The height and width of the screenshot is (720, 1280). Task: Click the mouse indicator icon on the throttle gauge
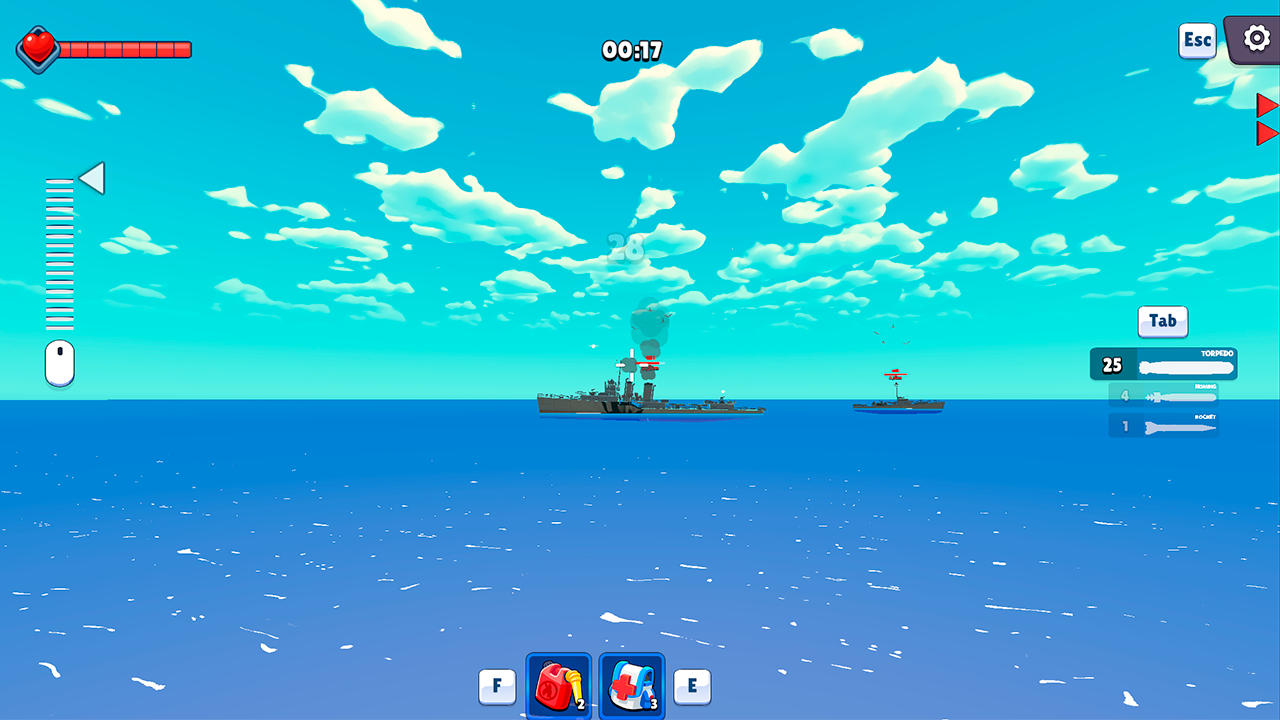(x=59, y=362)
